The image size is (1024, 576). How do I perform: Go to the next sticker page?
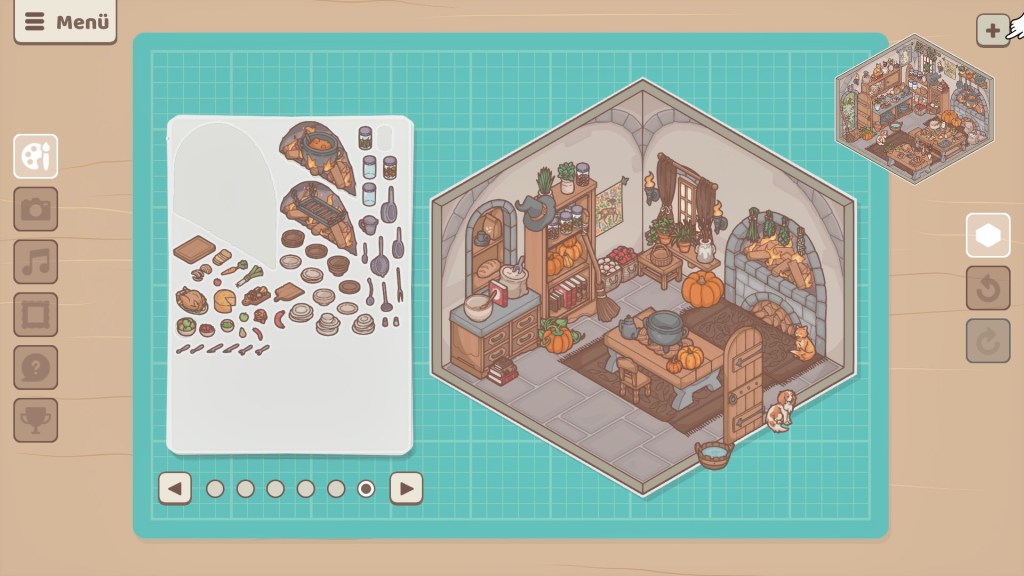(x=406, y=488)
